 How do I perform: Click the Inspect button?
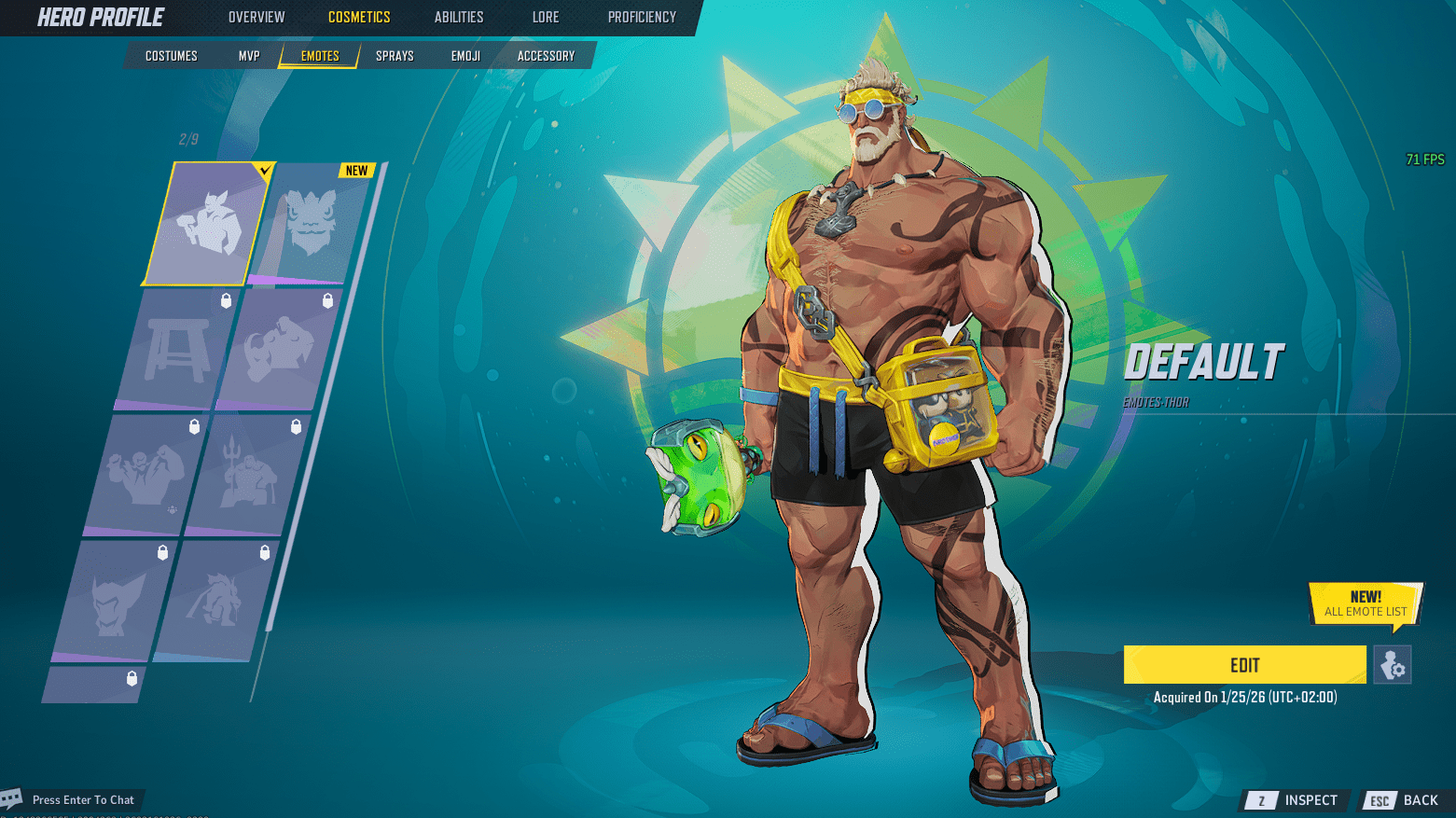tap(1297, 800)
